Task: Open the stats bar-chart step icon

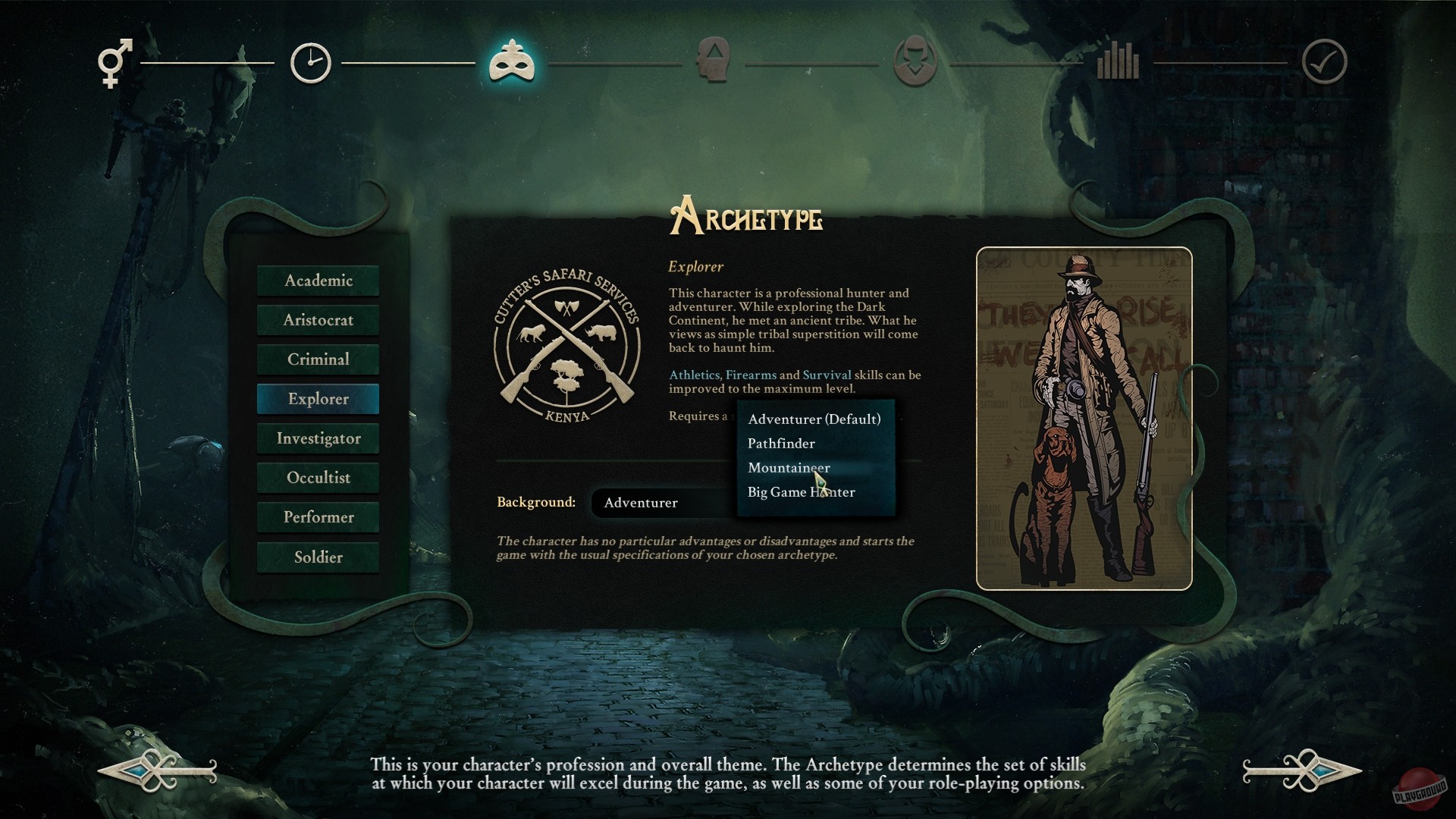Action: tap(1120, 63)
